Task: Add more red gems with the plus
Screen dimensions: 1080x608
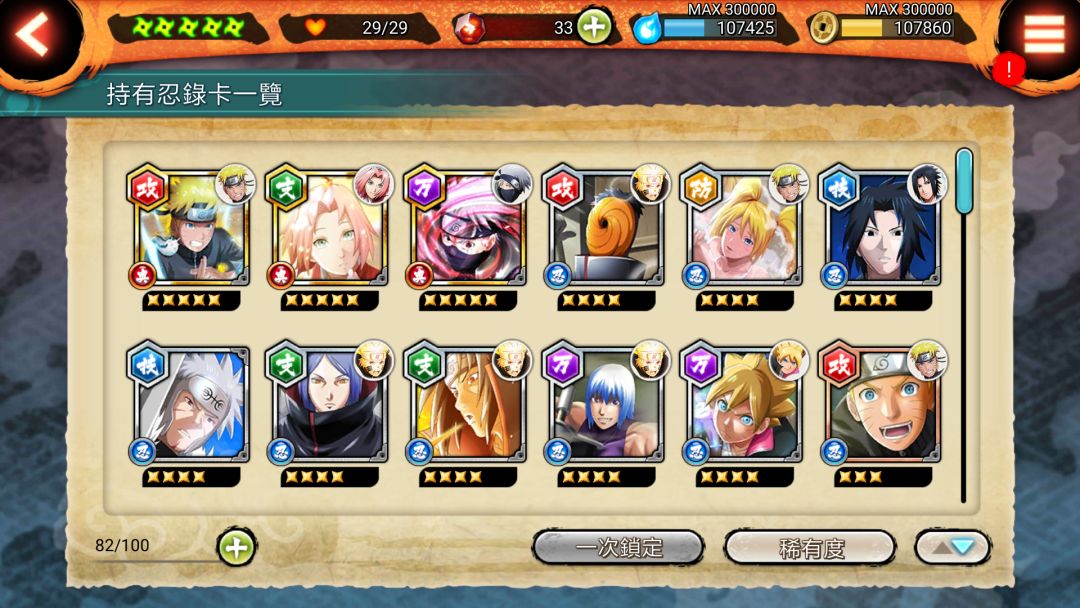Action: click(594, 27)
